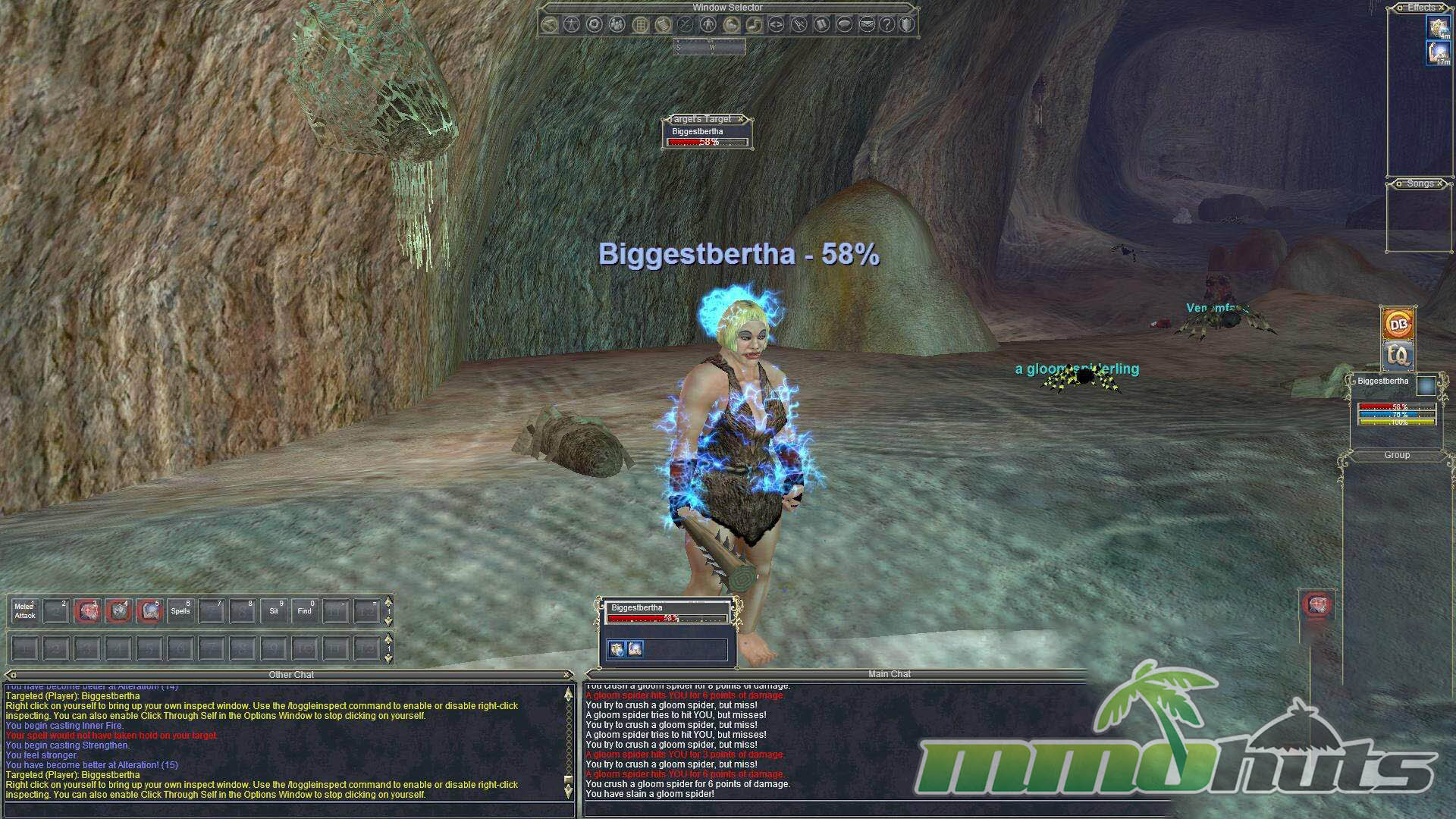Open the orange DB button

click(x=1398, y=325)
